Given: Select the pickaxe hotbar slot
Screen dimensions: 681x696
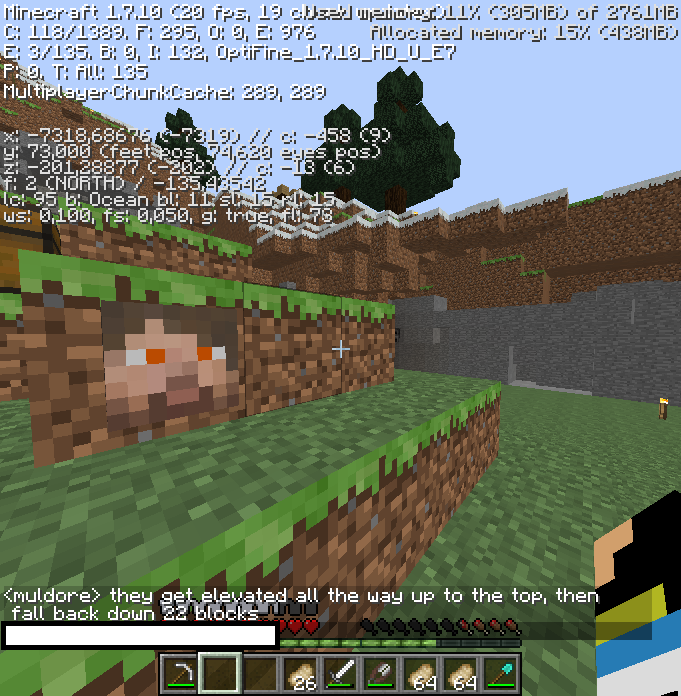Looking at the screenshot, I should click(x=180, y=674).
